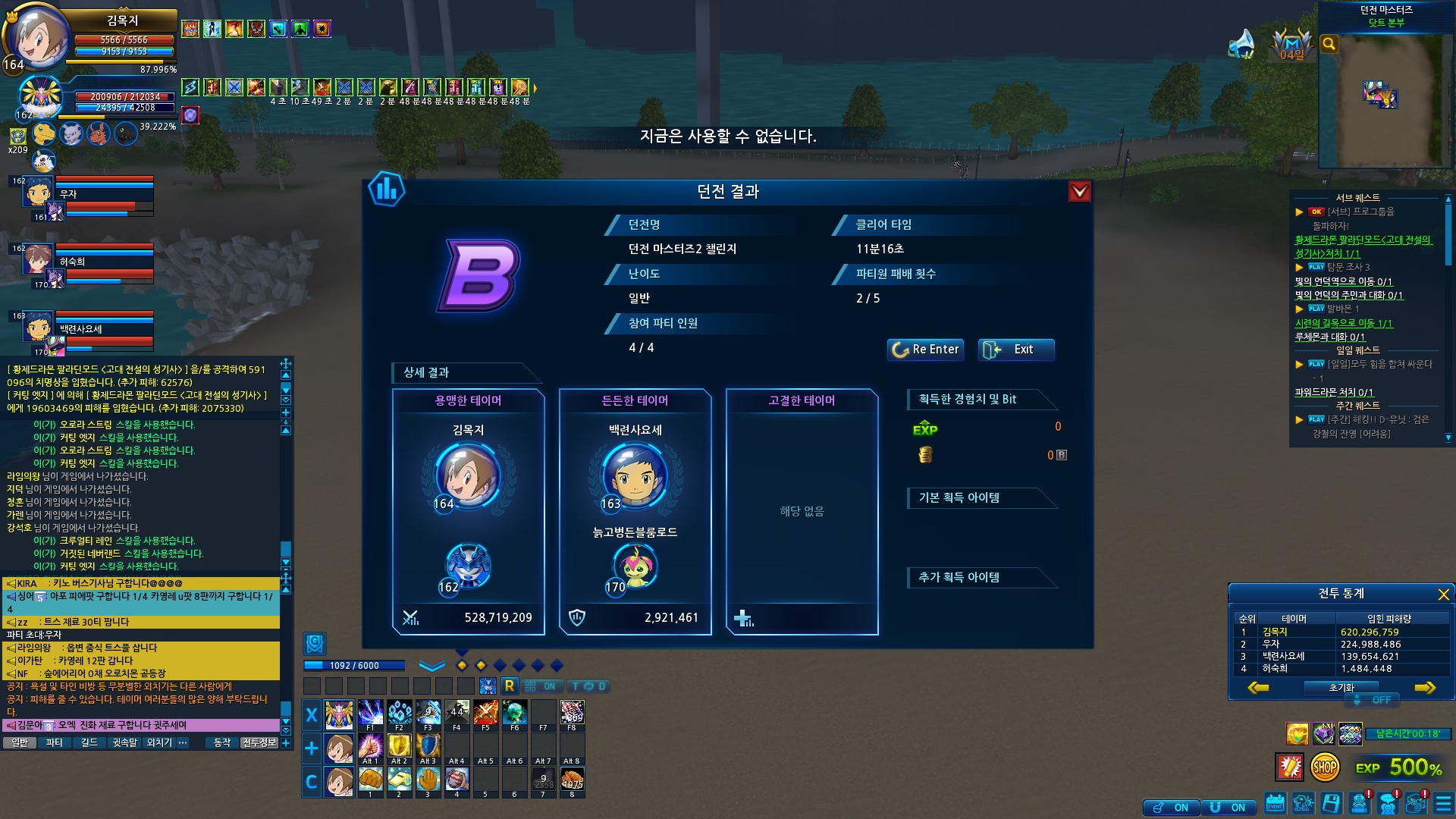Open the gold SHOP coin button
Screen dimensions: 1456x819
(x=1324, y=767)
